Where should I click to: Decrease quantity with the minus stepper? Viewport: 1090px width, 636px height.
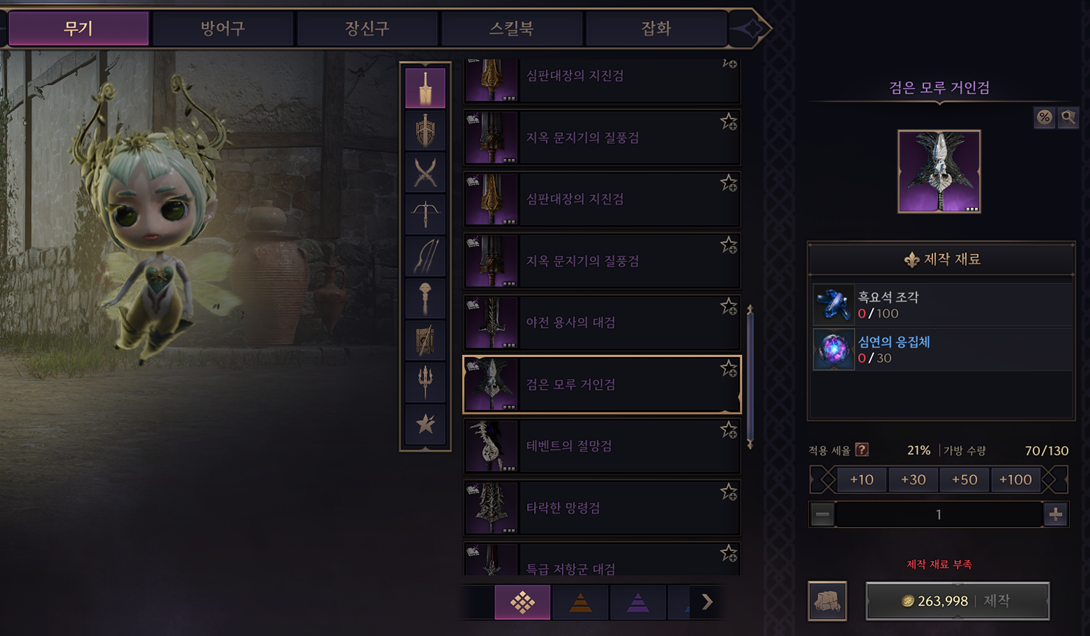822,515
